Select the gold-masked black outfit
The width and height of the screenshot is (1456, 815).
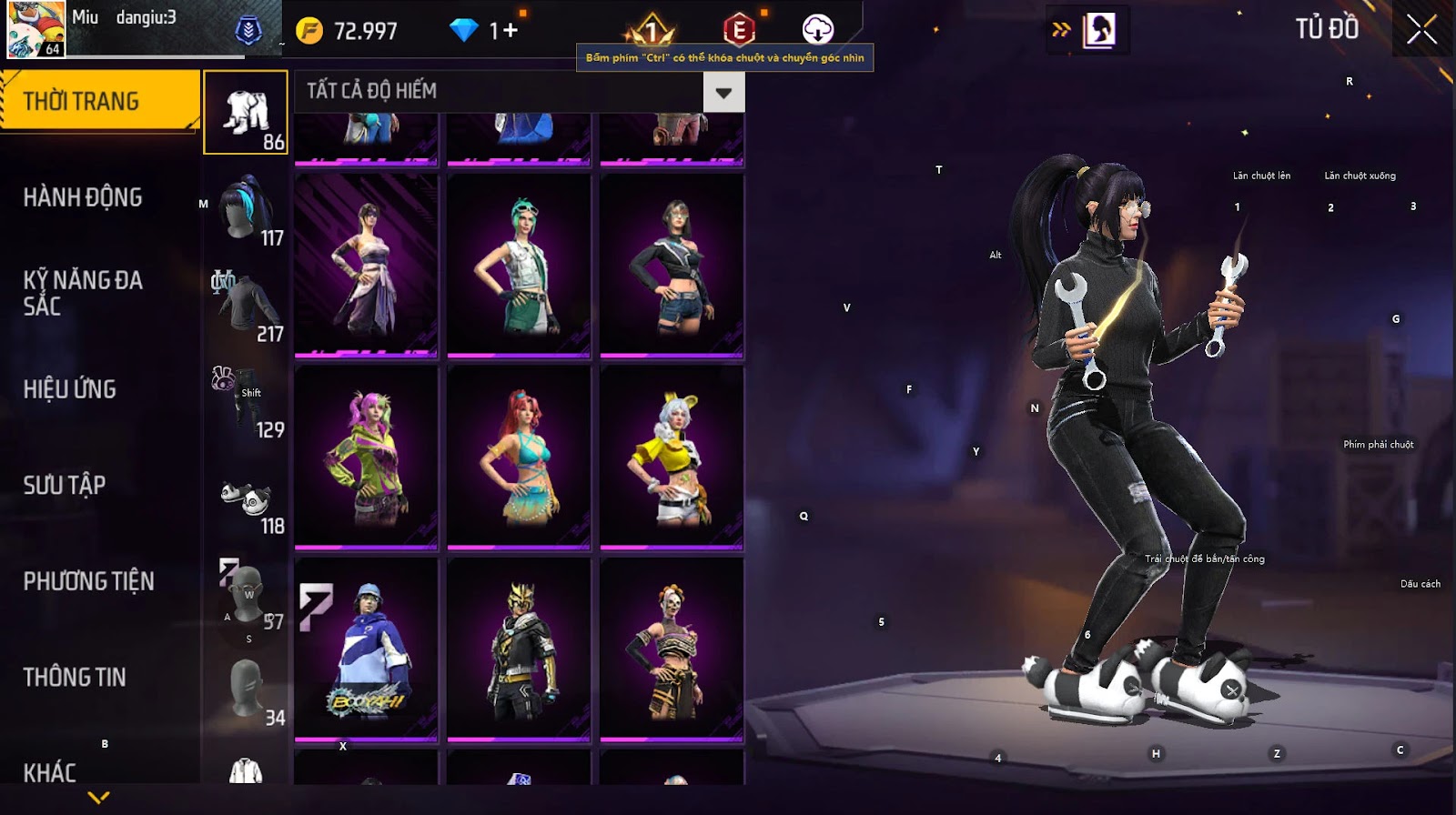click(520, 649)
